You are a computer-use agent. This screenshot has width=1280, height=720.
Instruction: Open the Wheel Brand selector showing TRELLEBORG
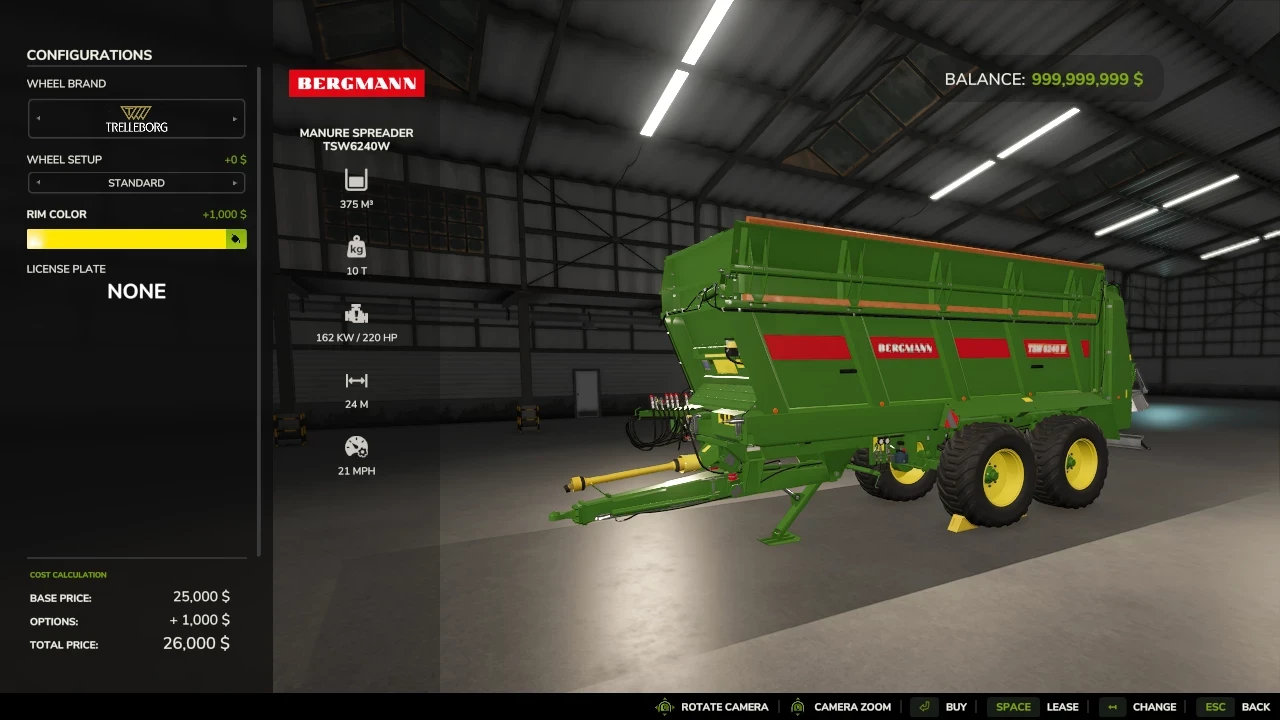(136, 118)
